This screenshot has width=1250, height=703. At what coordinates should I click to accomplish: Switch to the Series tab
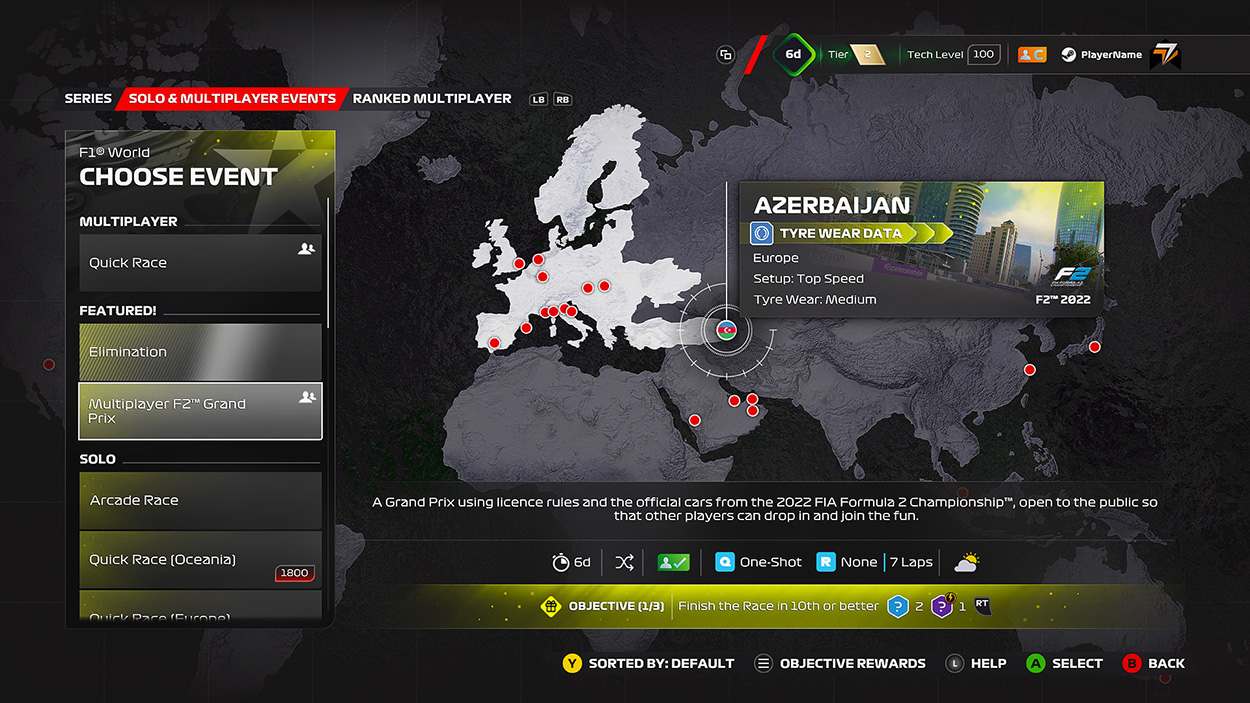(x=88, y=99)
